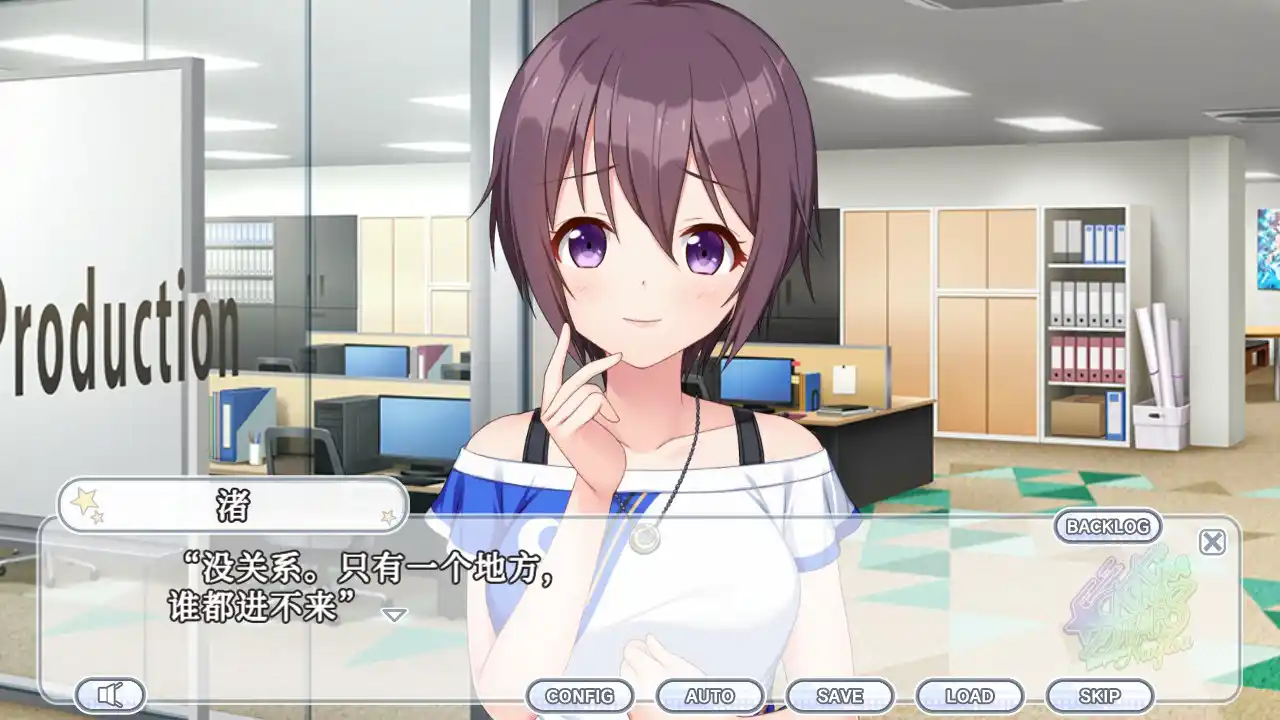Click the SAVE button
Image resolution: width=1280 pixels, height=720 pixels.
[840, 696]
